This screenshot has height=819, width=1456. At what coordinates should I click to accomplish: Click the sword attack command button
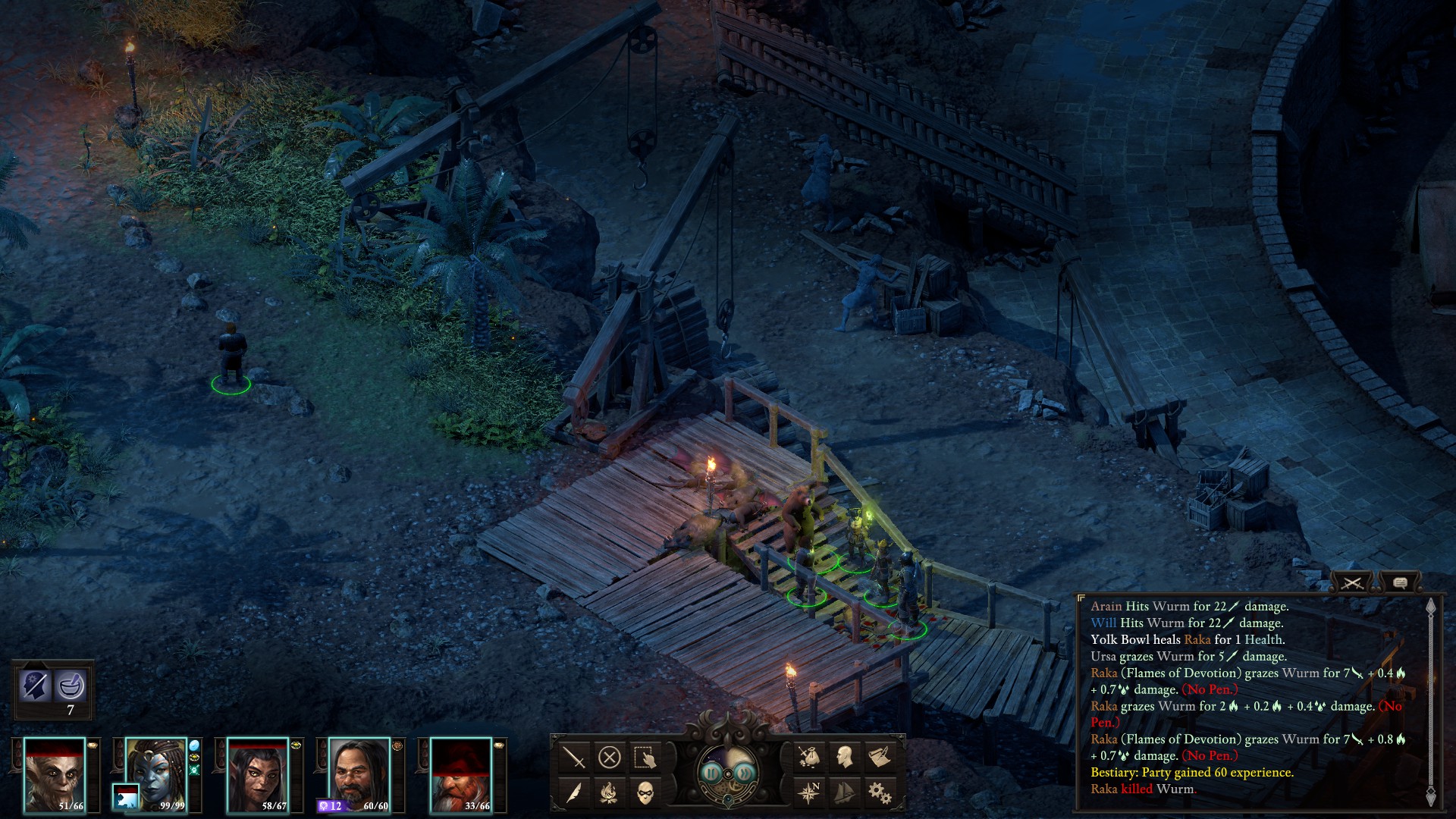[x=574, y=757]
